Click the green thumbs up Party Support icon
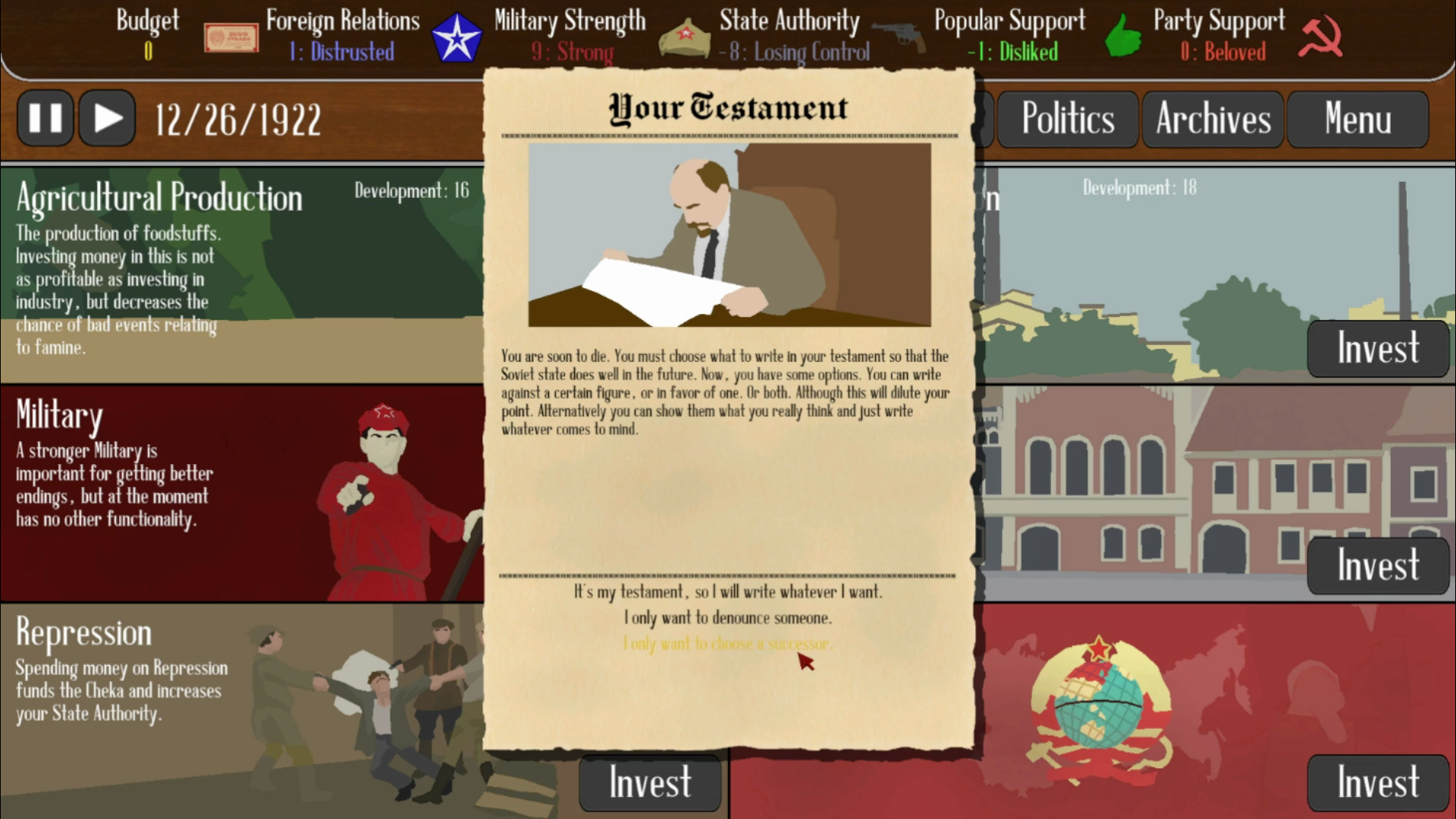The image size is (1456, 819). pos(1122,36)
